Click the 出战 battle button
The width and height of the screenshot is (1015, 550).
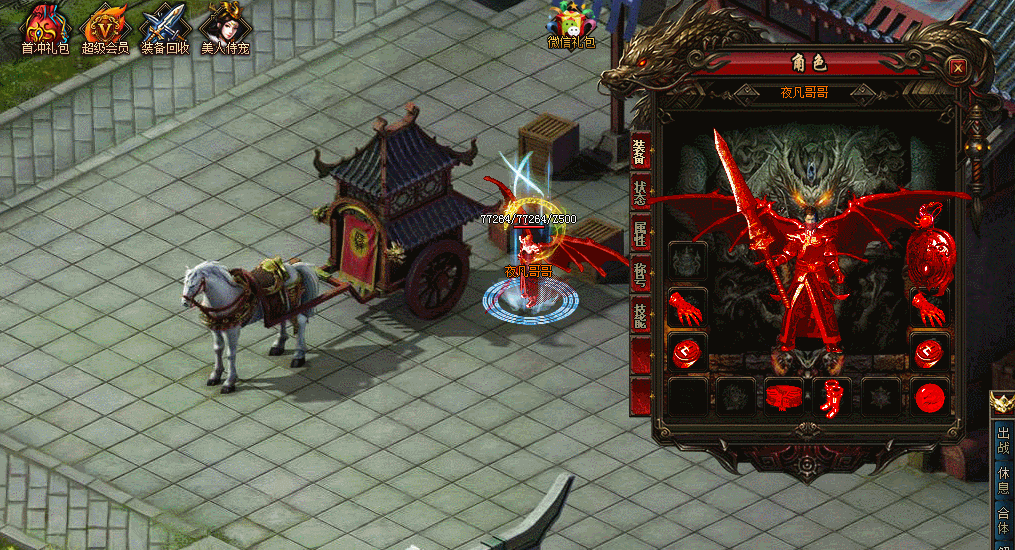pyautogui.click(x=1003, y=441)
